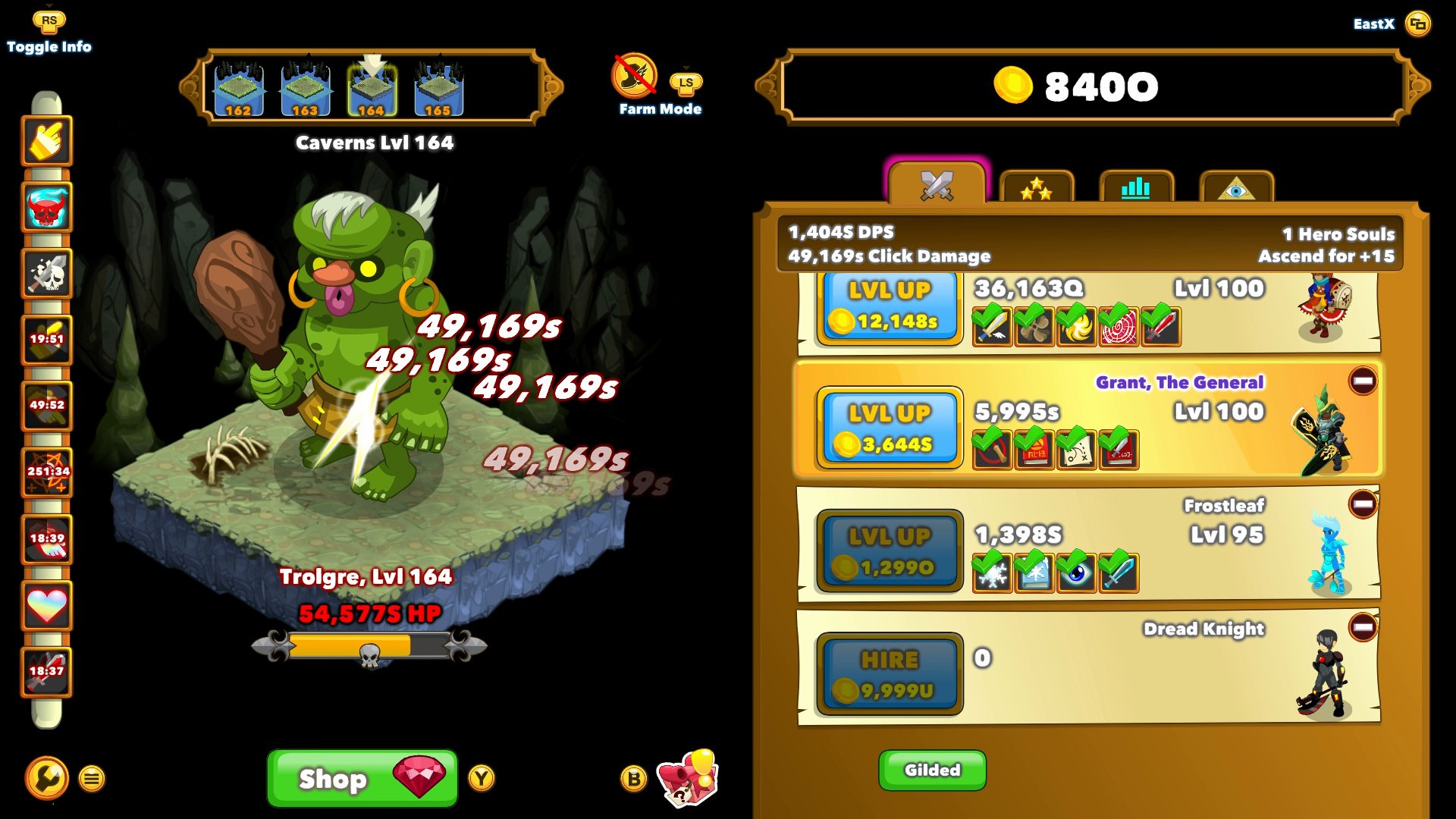Toggle Farm Mode icon
The height and width of the screenshot is (819, 1456).
pos(634,76)
